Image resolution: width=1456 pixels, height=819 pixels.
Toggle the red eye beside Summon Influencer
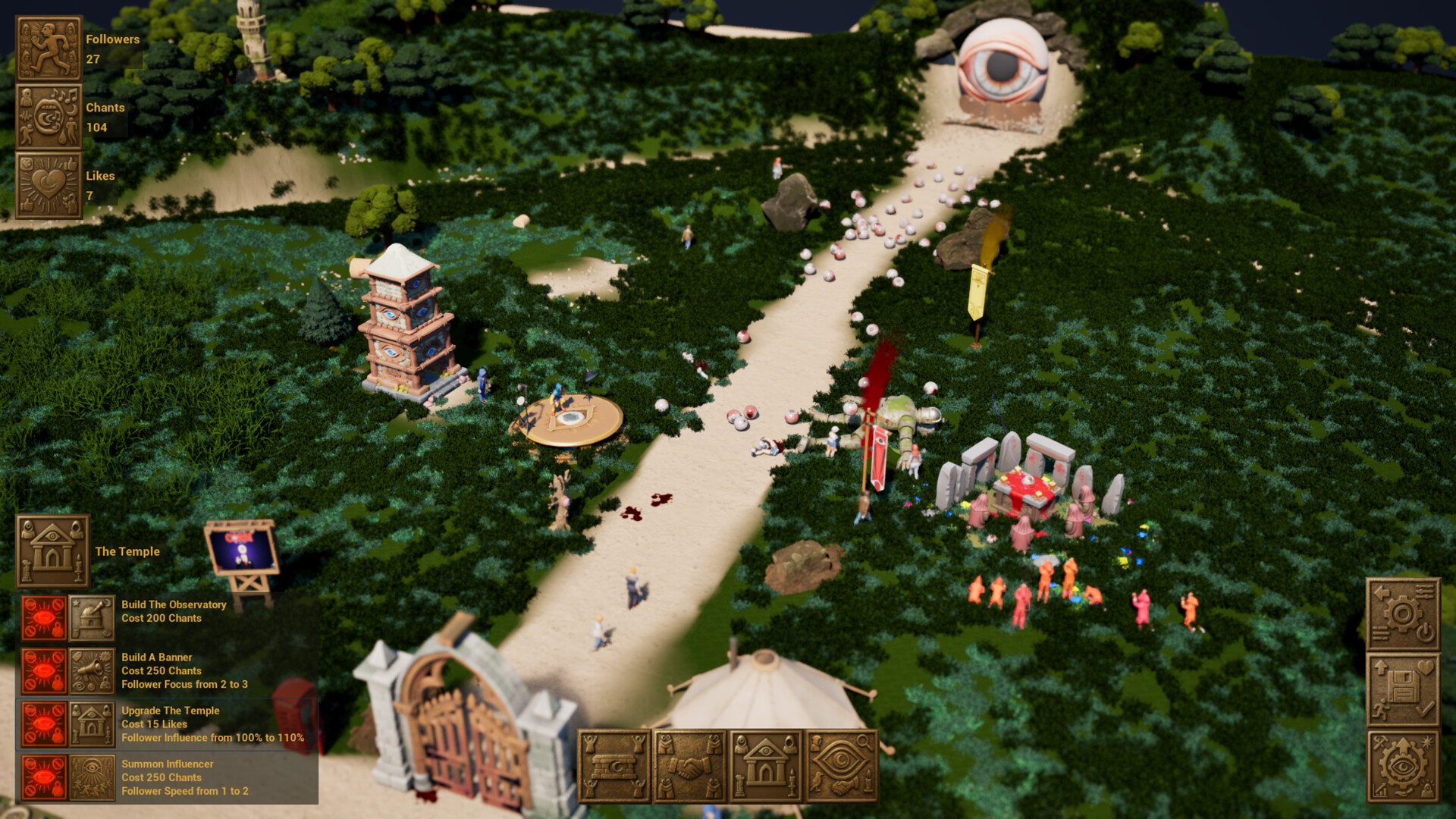pyautogui.click(x=43, y=777)
